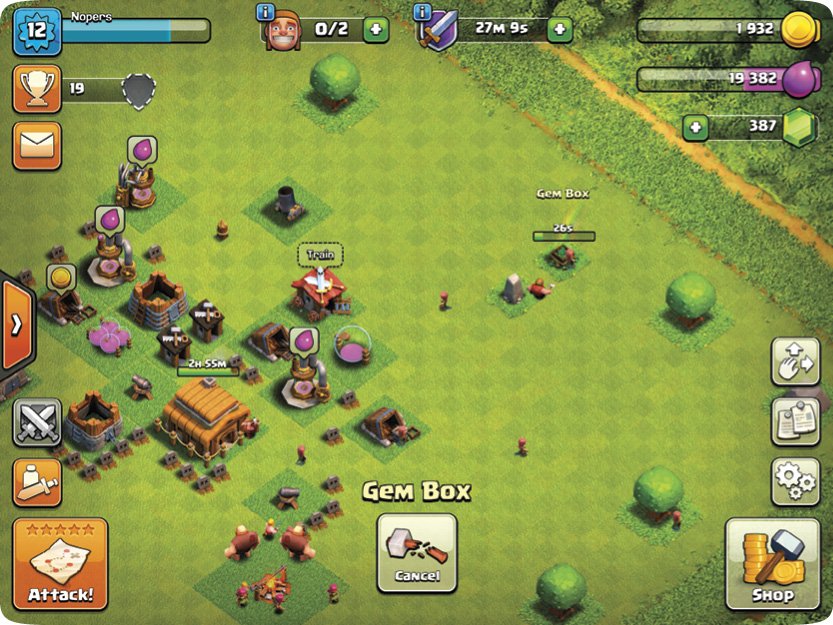Open the layout editor hand button
The width and height of the screenshot is (833, 625).
pyautogui.click(x=795, y=362)
